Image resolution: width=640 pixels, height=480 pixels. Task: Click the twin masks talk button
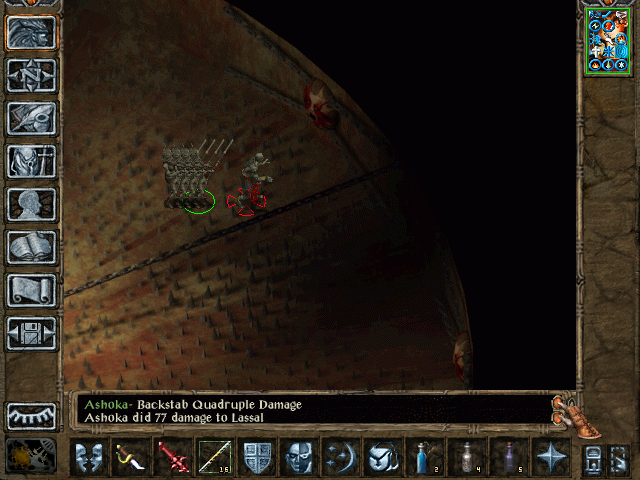pyautogui.click(x=88, y=456)
